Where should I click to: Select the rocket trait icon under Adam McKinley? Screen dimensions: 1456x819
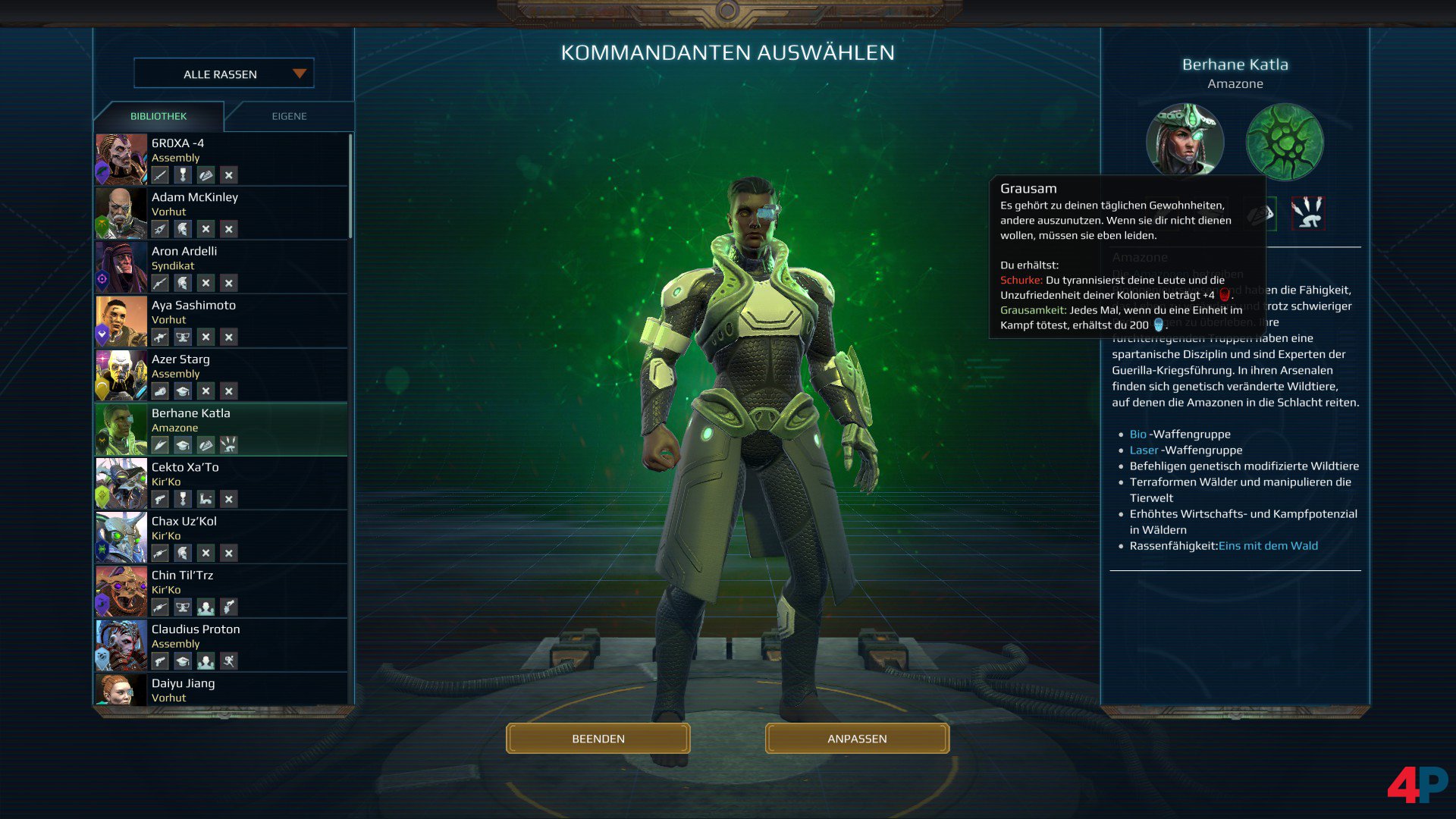[x=160, y=229]
